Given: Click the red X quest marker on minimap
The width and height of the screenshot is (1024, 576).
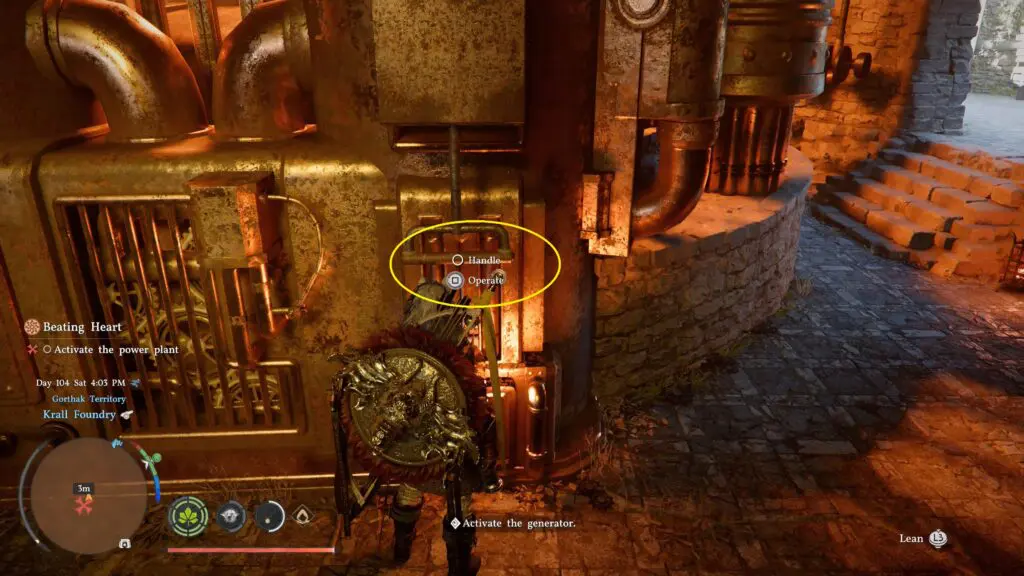Looking at the screenshot, I should pos(85,506).
